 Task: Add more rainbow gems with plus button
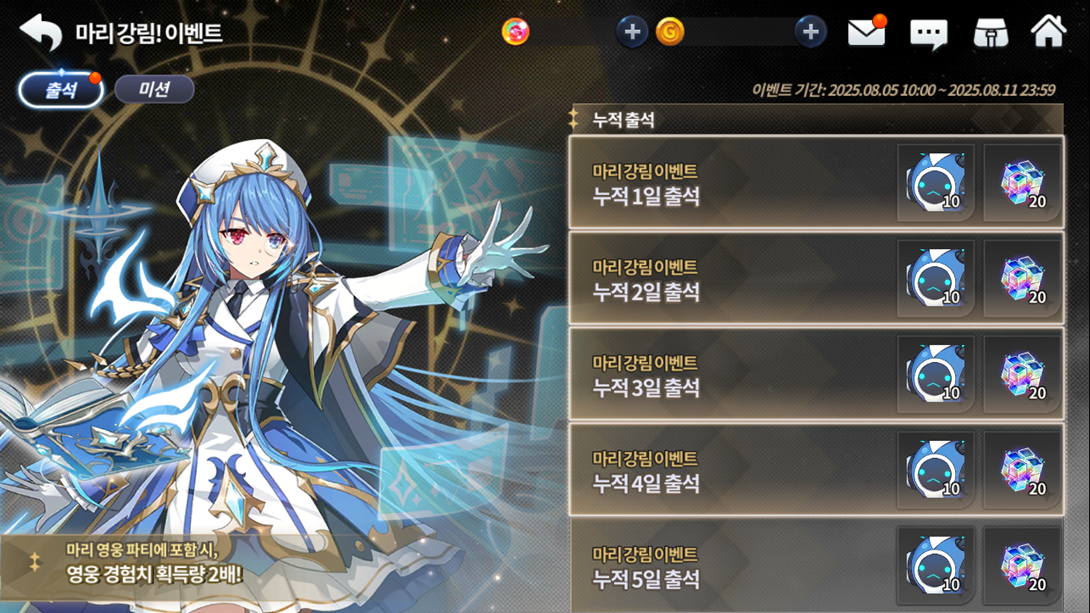pos(631,32)
